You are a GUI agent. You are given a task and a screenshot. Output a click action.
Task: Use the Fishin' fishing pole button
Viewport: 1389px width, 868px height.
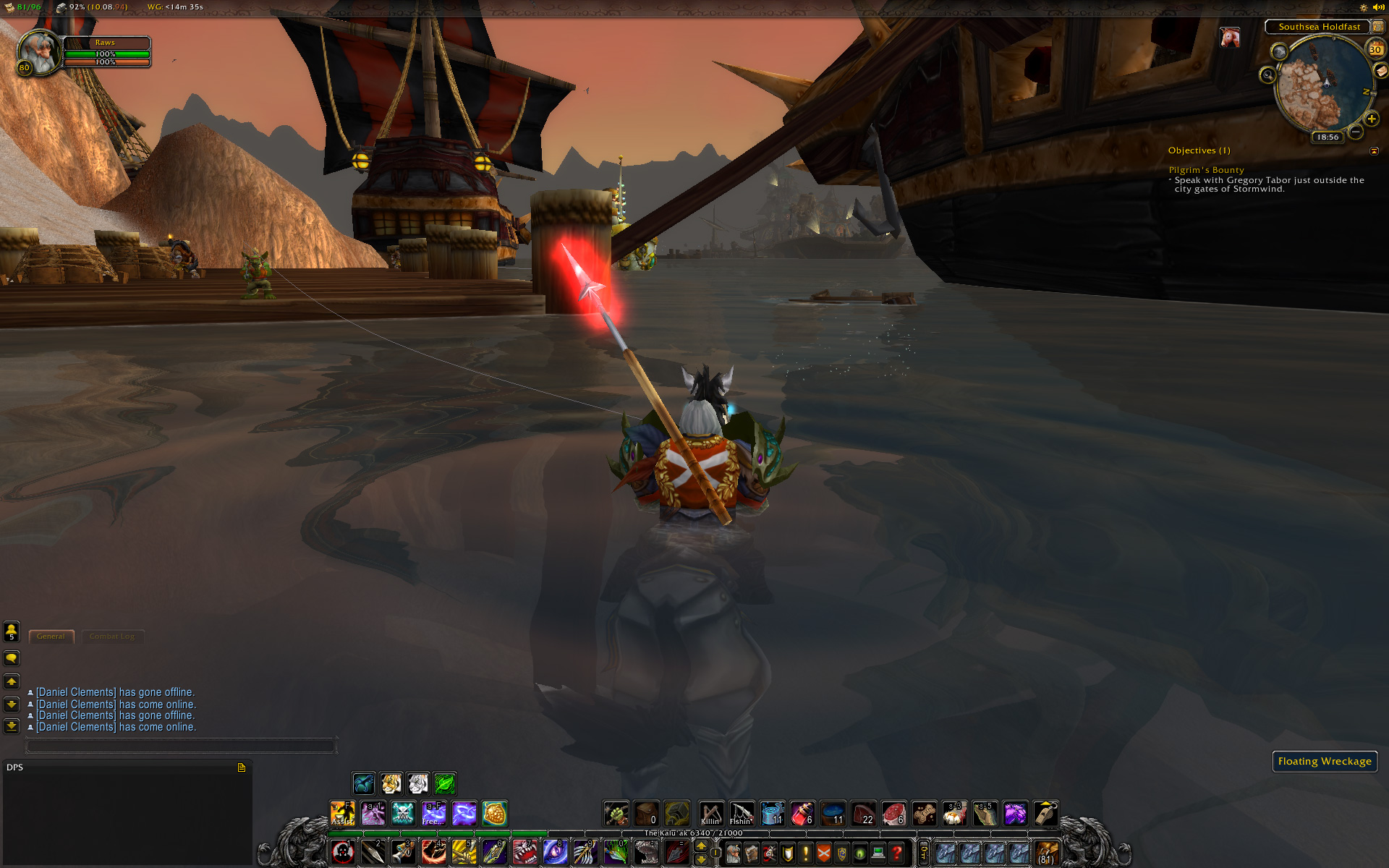[x=741, y=813]
